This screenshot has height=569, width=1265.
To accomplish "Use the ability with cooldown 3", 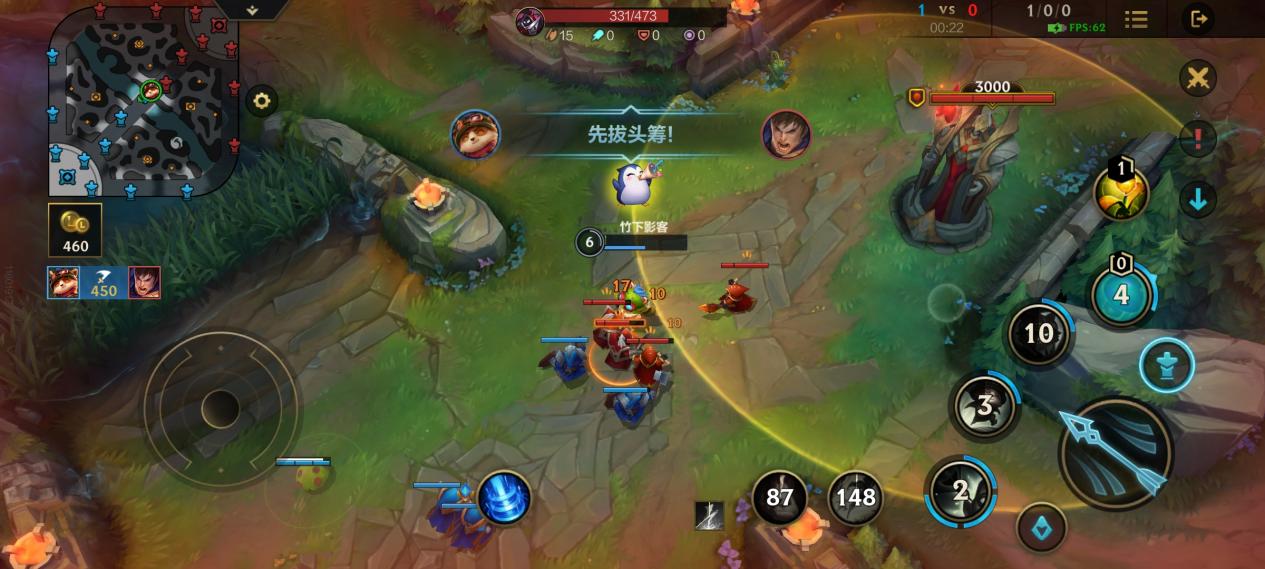I will pos(984,406).
